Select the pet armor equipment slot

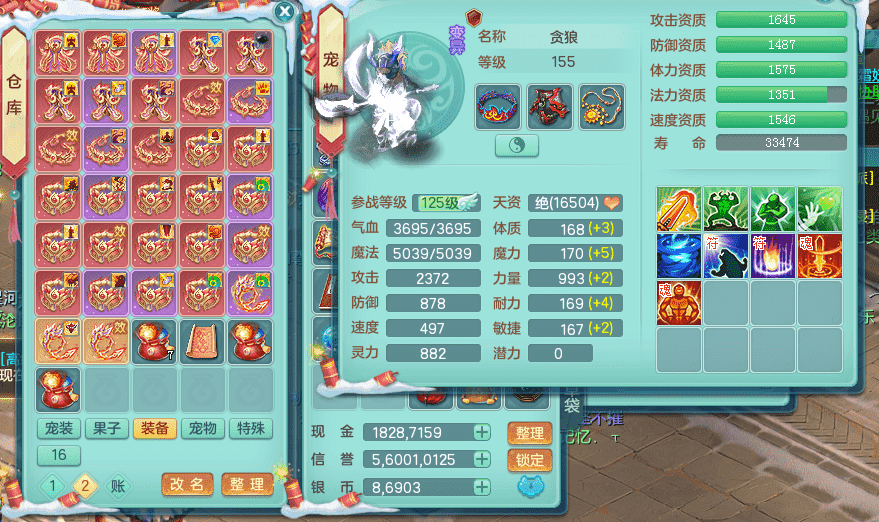[549, 106]
